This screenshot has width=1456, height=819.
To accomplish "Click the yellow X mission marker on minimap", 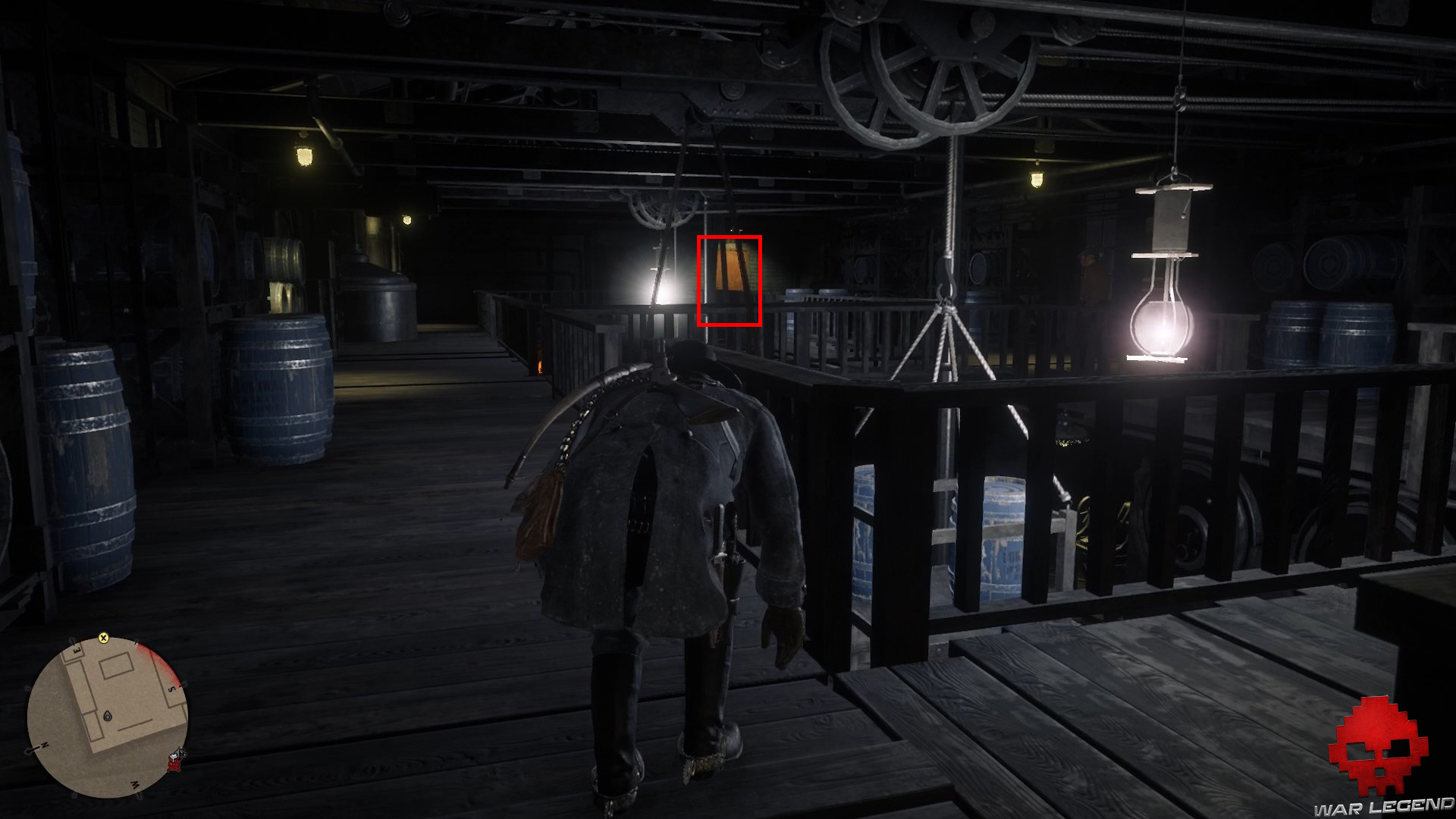I will pos(103,639).
